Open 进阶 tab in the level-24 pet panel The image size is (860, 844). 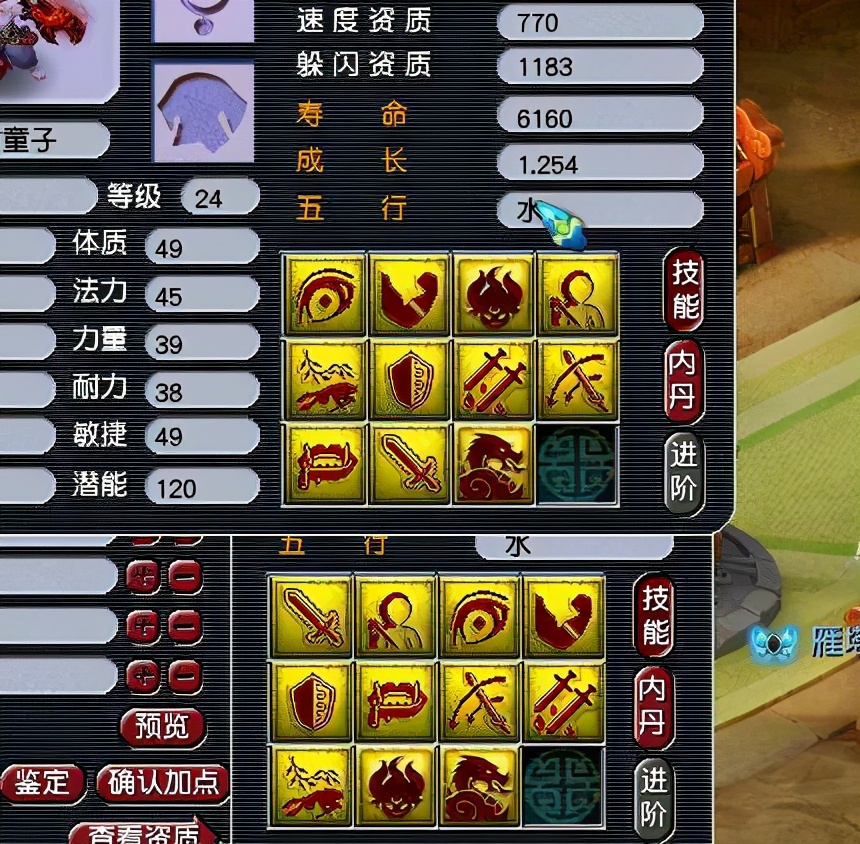click(685, 472)
